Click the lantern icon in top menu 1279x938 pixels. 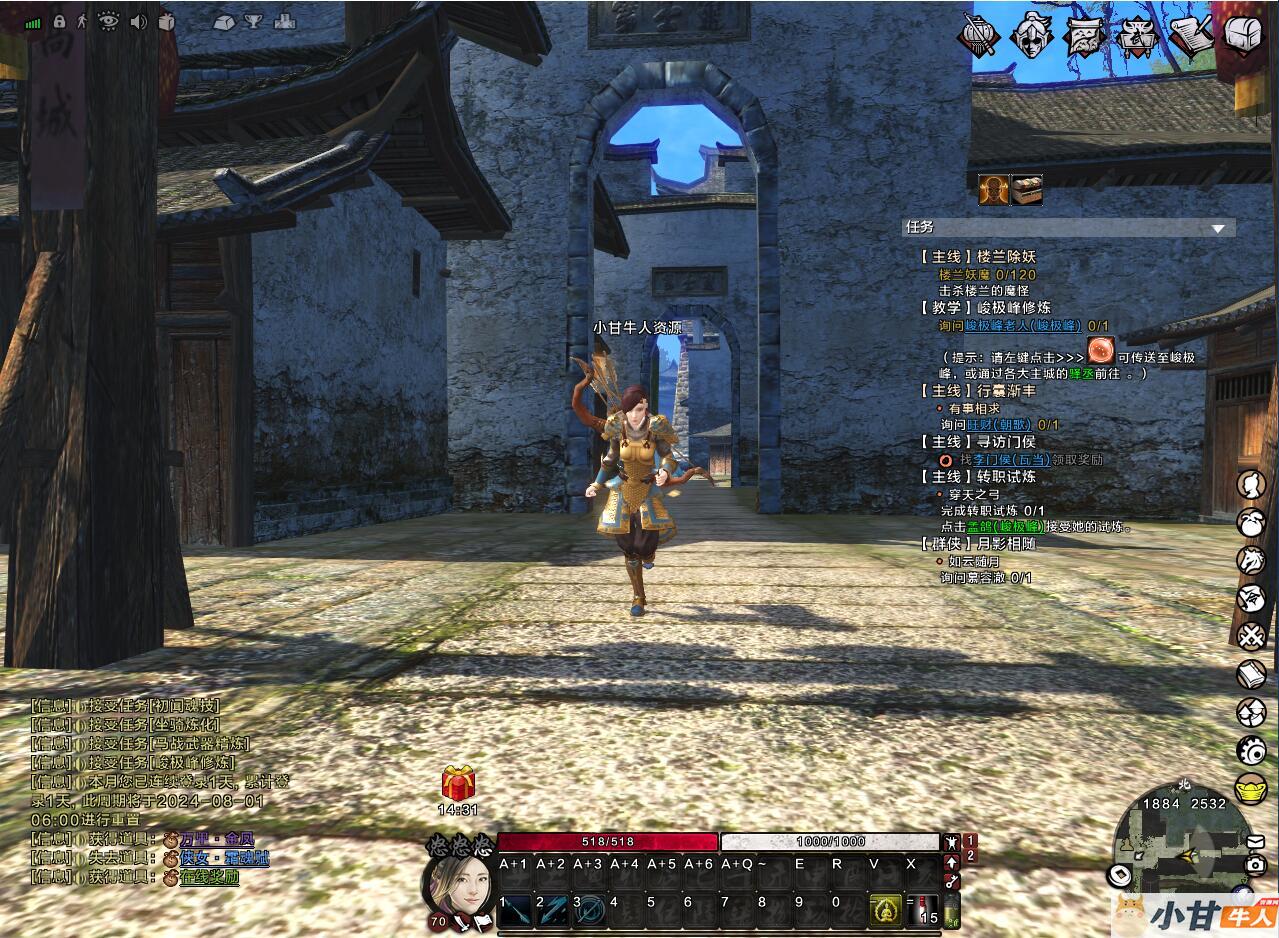tap(977, 36)
